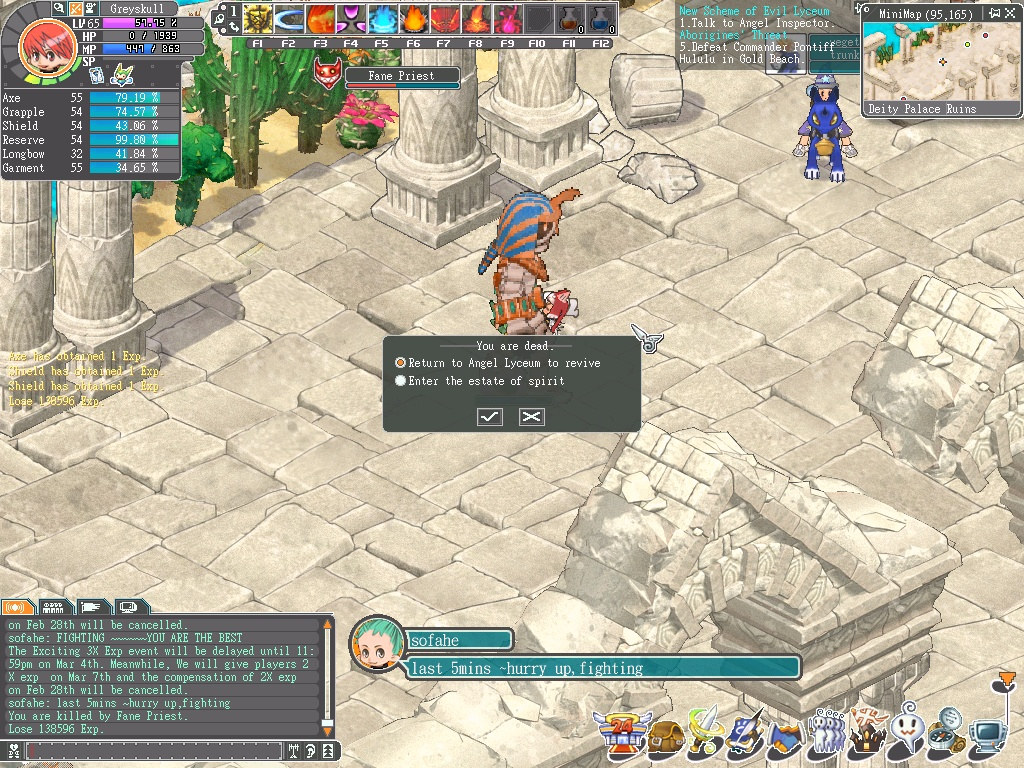Confirm the death dialog with the checkmark
The height and width of the screenshot is (768, 1024).
490,416
